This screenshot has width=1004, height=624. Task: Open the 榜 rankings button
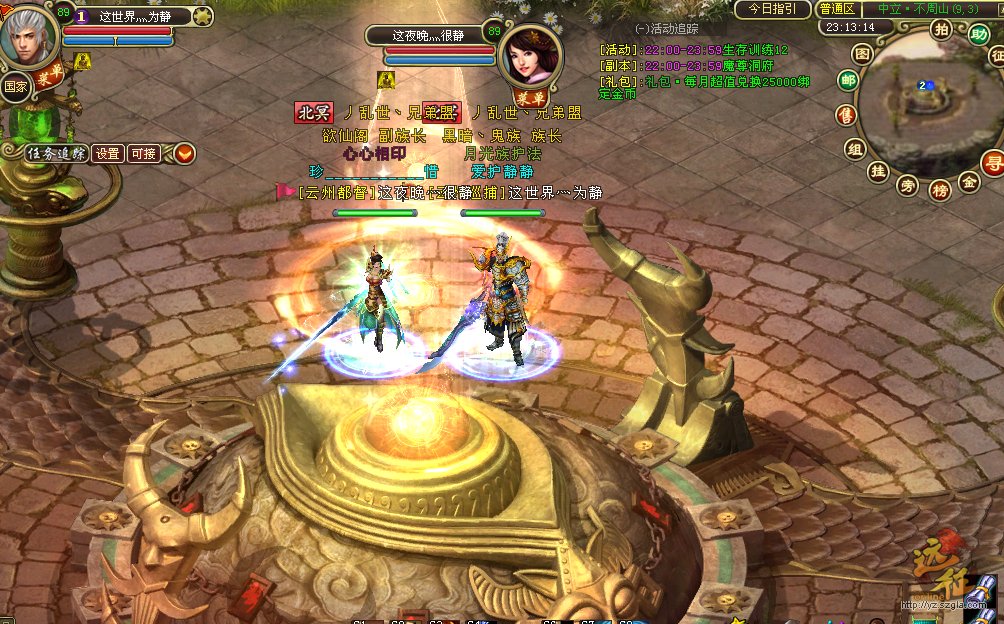(x=940, y=189)
